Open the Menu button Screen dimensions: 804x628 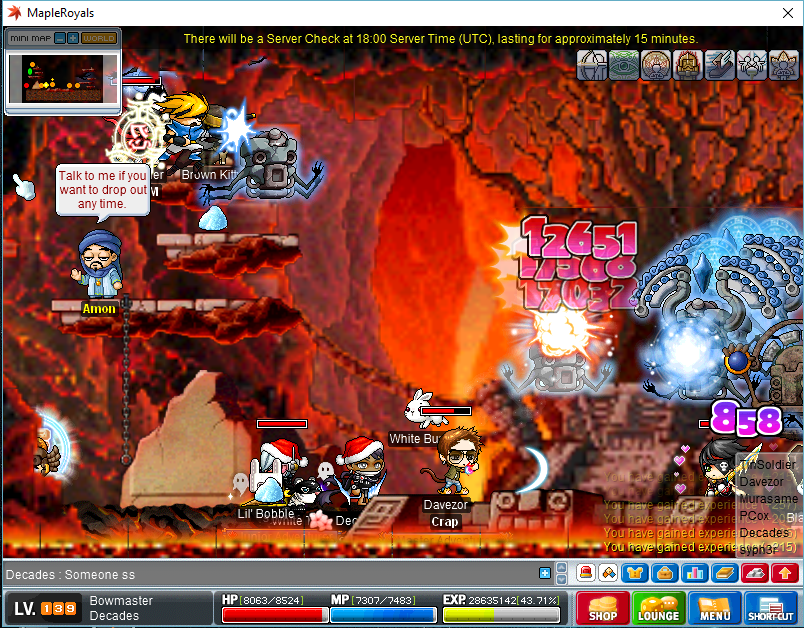[x=714, y=608]
